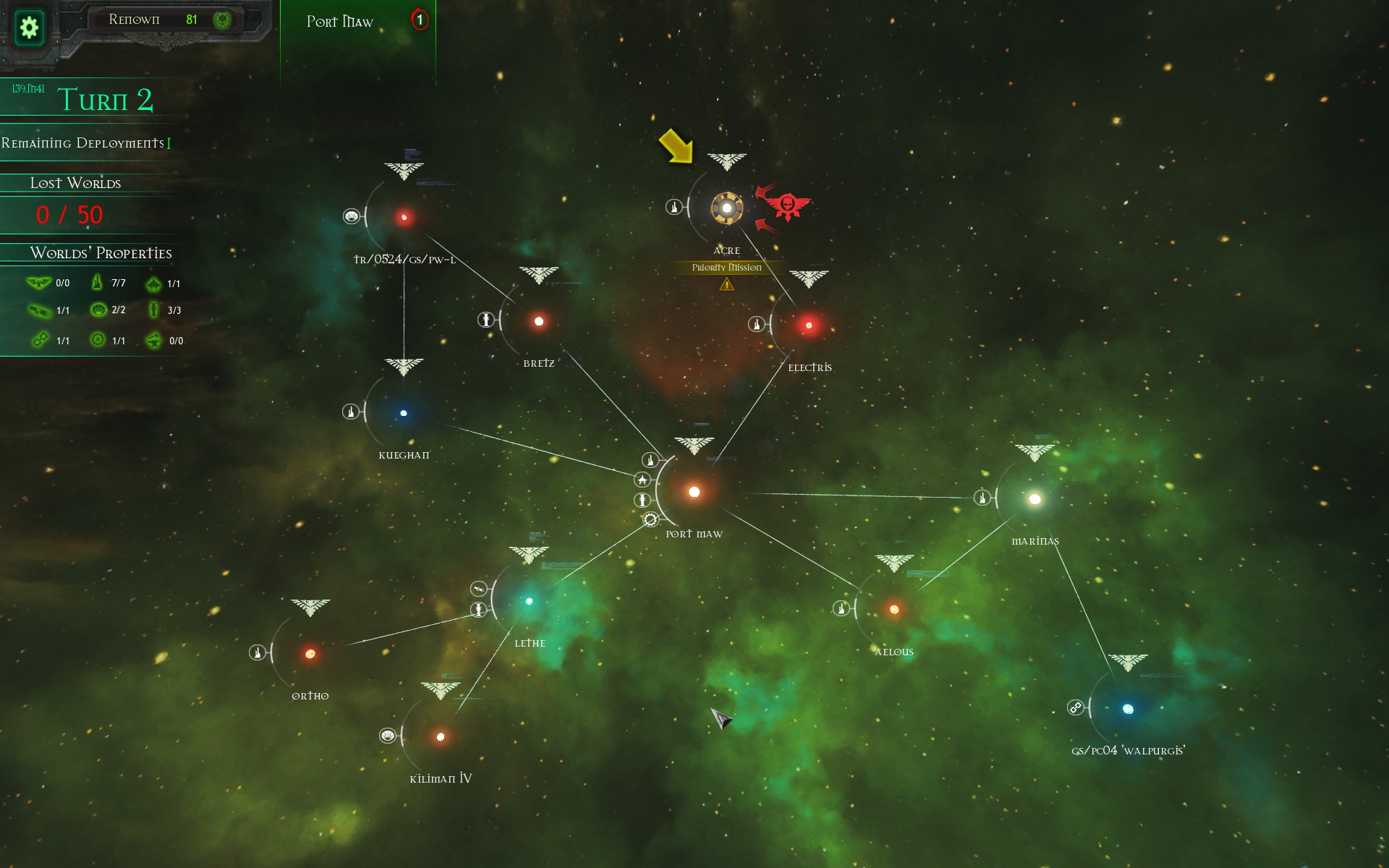Choose the Electris system node

(x=809, y=325)
